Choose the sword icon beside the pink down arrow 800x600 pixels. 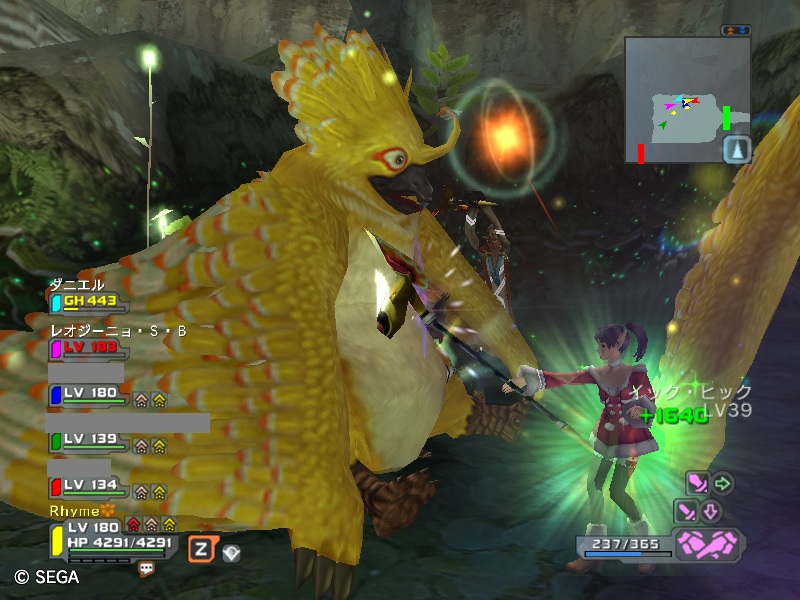pos(686,512)
